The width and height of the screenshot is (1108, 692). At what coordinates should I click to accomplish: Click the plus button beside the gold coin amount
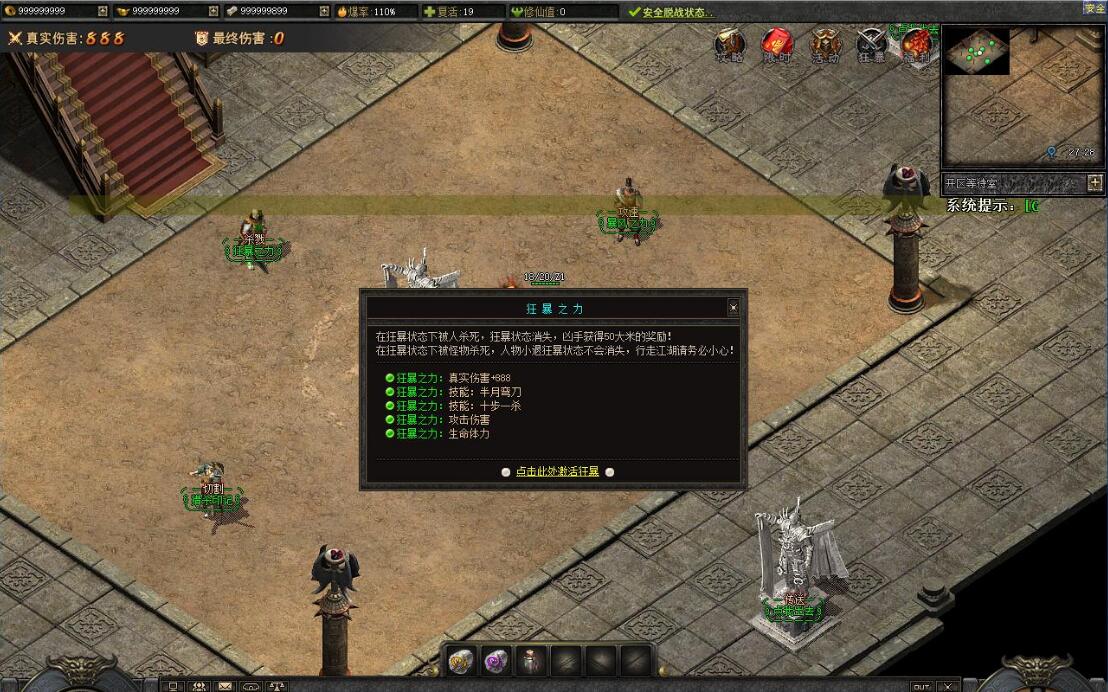click(x=103, y=11)
